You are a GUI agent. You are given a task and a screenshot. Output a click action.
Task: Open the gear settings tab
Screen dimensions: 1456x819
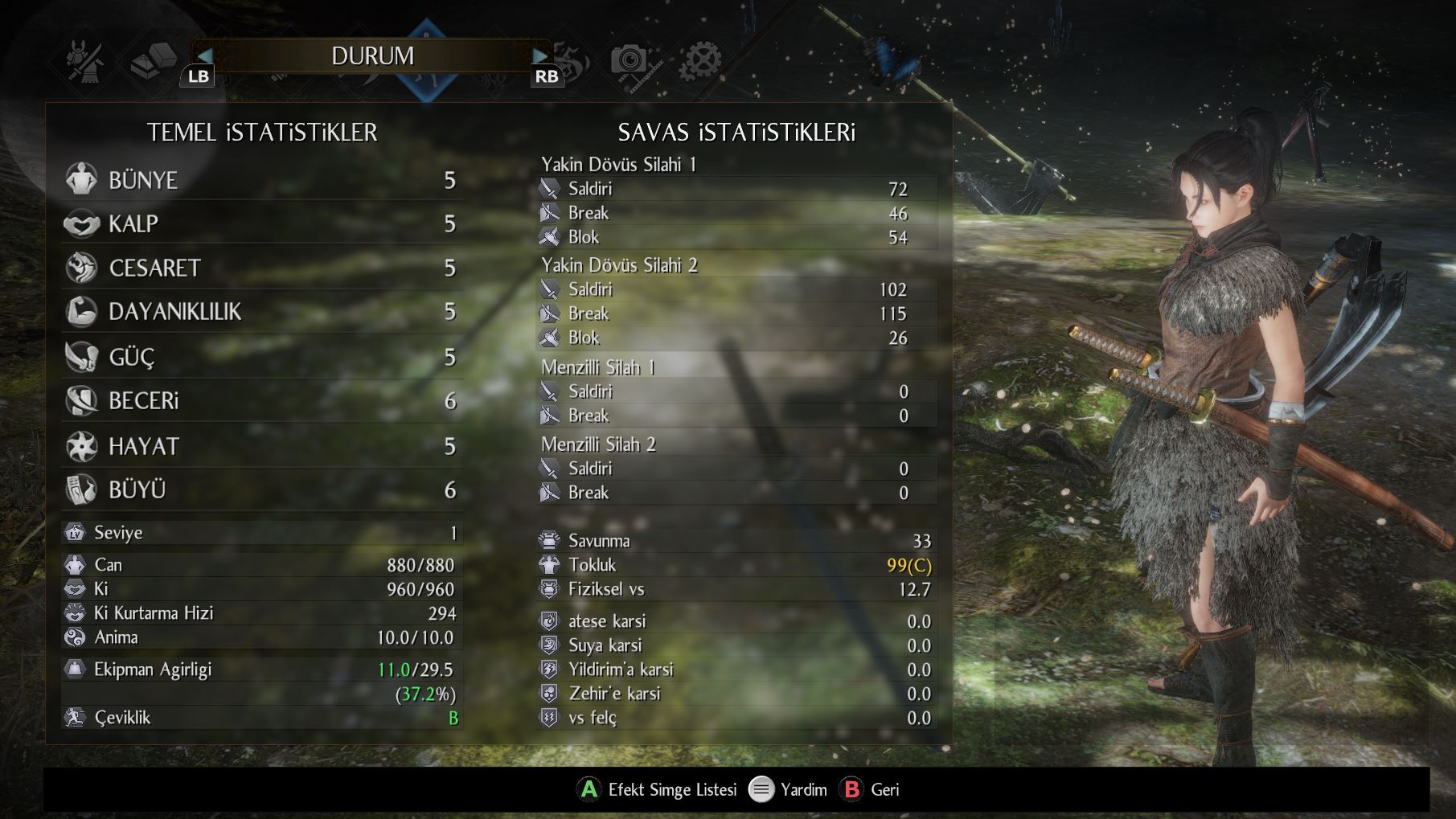pyautogui.click(x=700, y=60)
